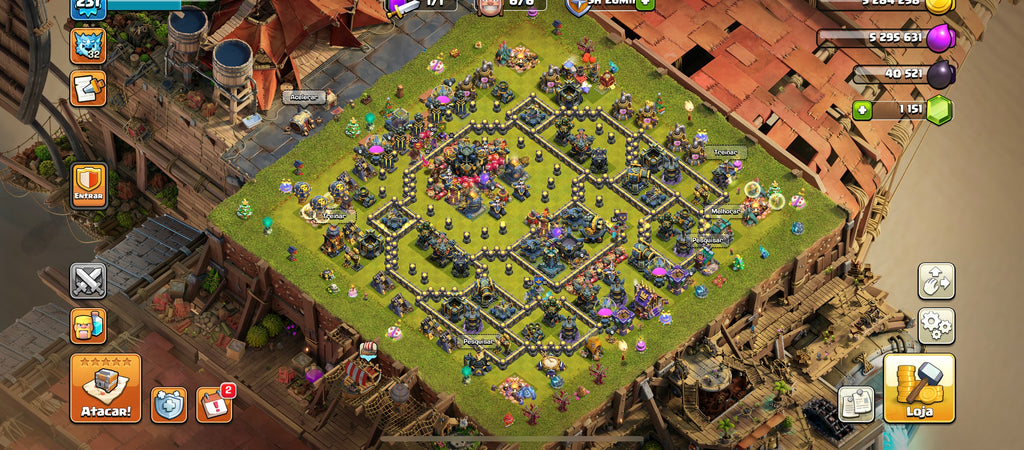Open the barbarian army training menu
Image resolution: width=1024 pixels, height=450 pixels.
88,326
